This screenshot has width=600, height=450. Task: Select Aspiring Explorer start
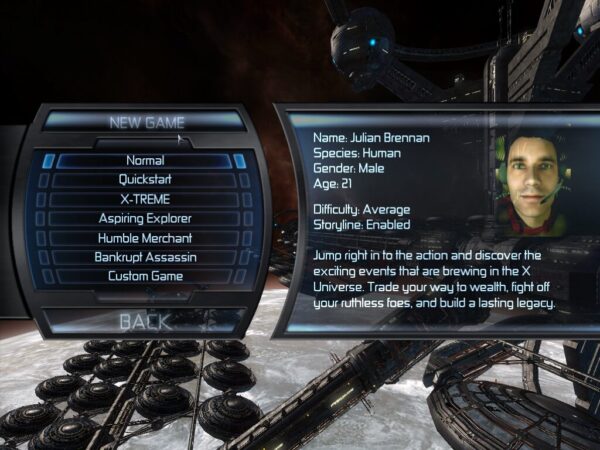(145, 218)
